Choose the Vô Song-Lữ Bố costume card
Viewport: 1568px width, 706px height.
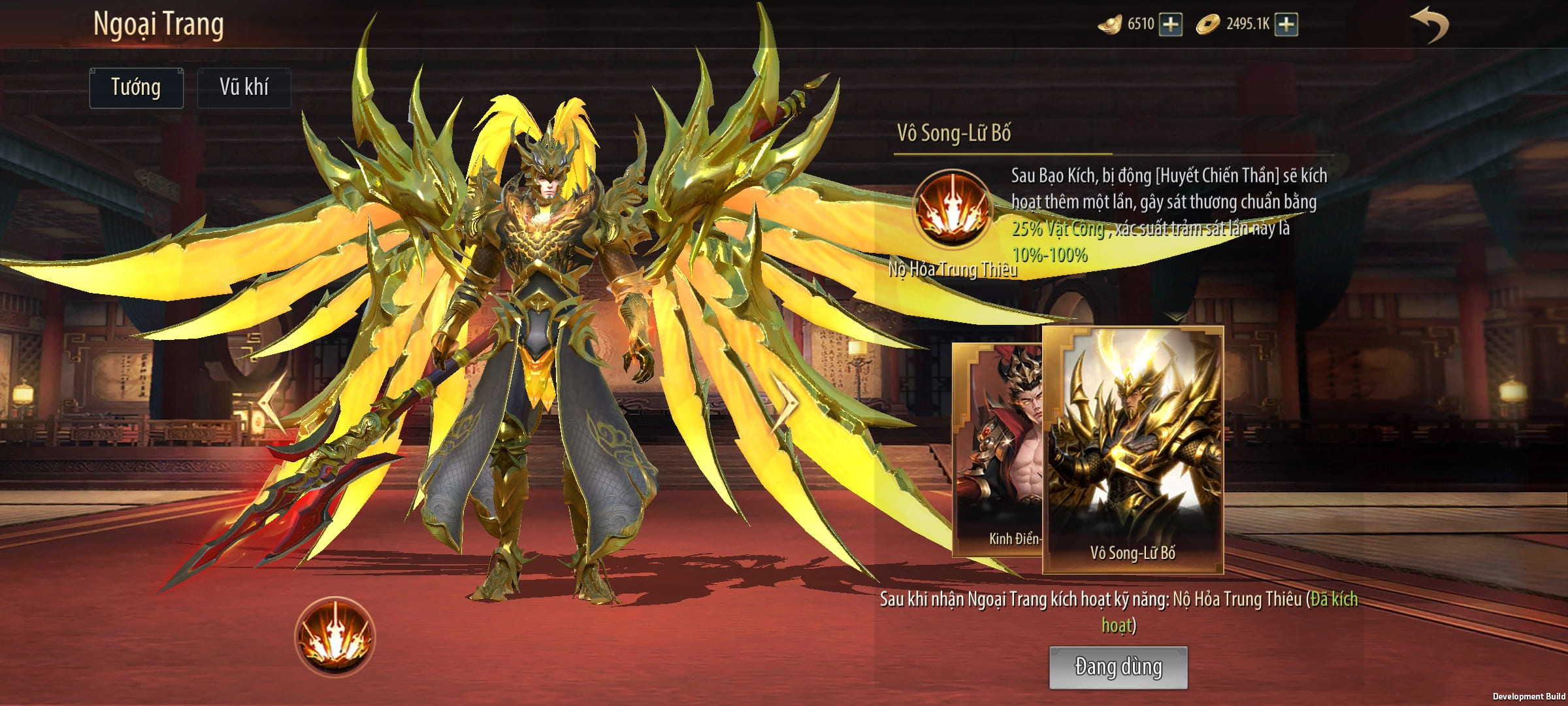tap(1133, 451)
